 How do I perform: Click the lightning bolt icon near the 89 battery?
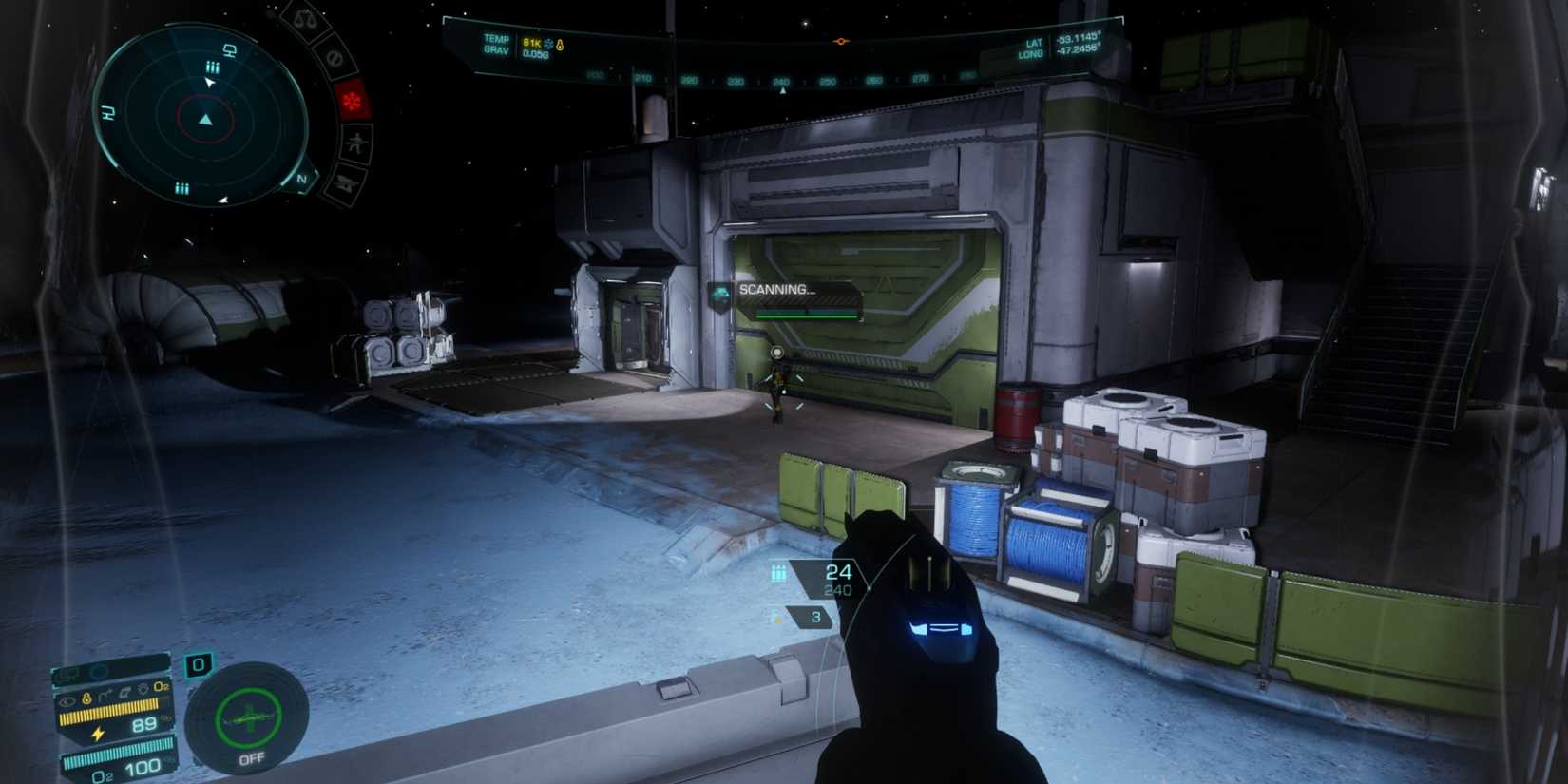click(x=97, y=733)
